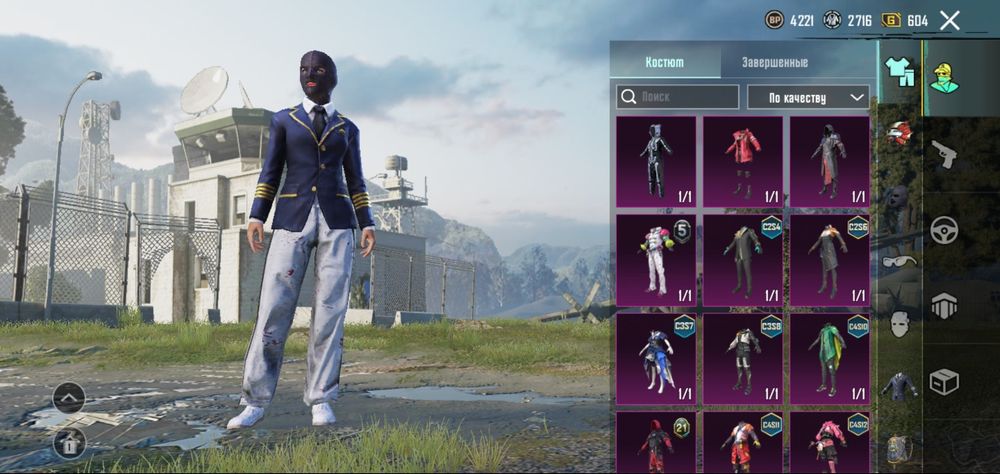Pick the C2S4 dark suit outfit
This screenshot has height=474, width=1000.
click(743, 259)
